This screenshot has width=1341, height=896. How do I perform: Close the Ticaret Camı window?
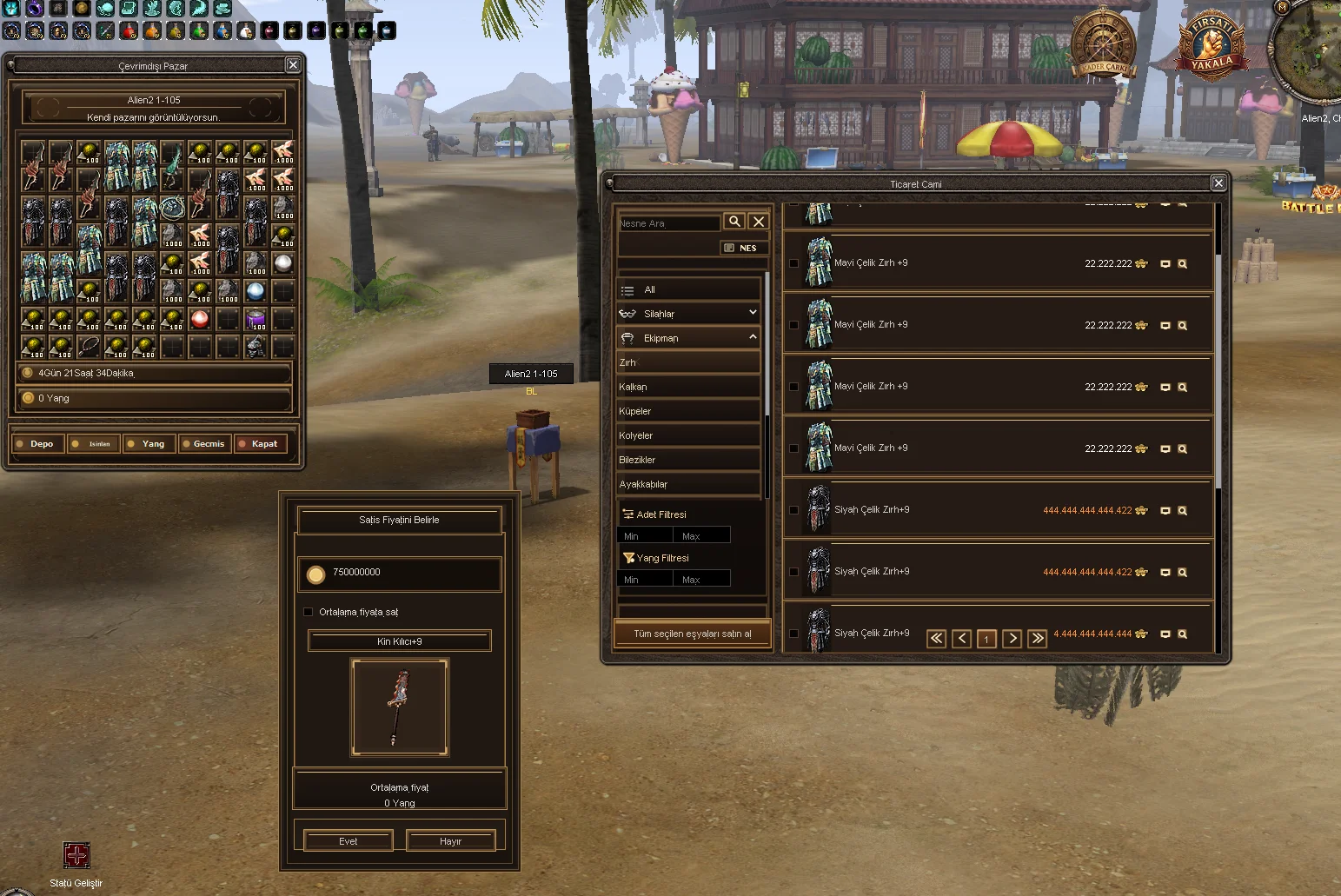(x=1218, y=183)
